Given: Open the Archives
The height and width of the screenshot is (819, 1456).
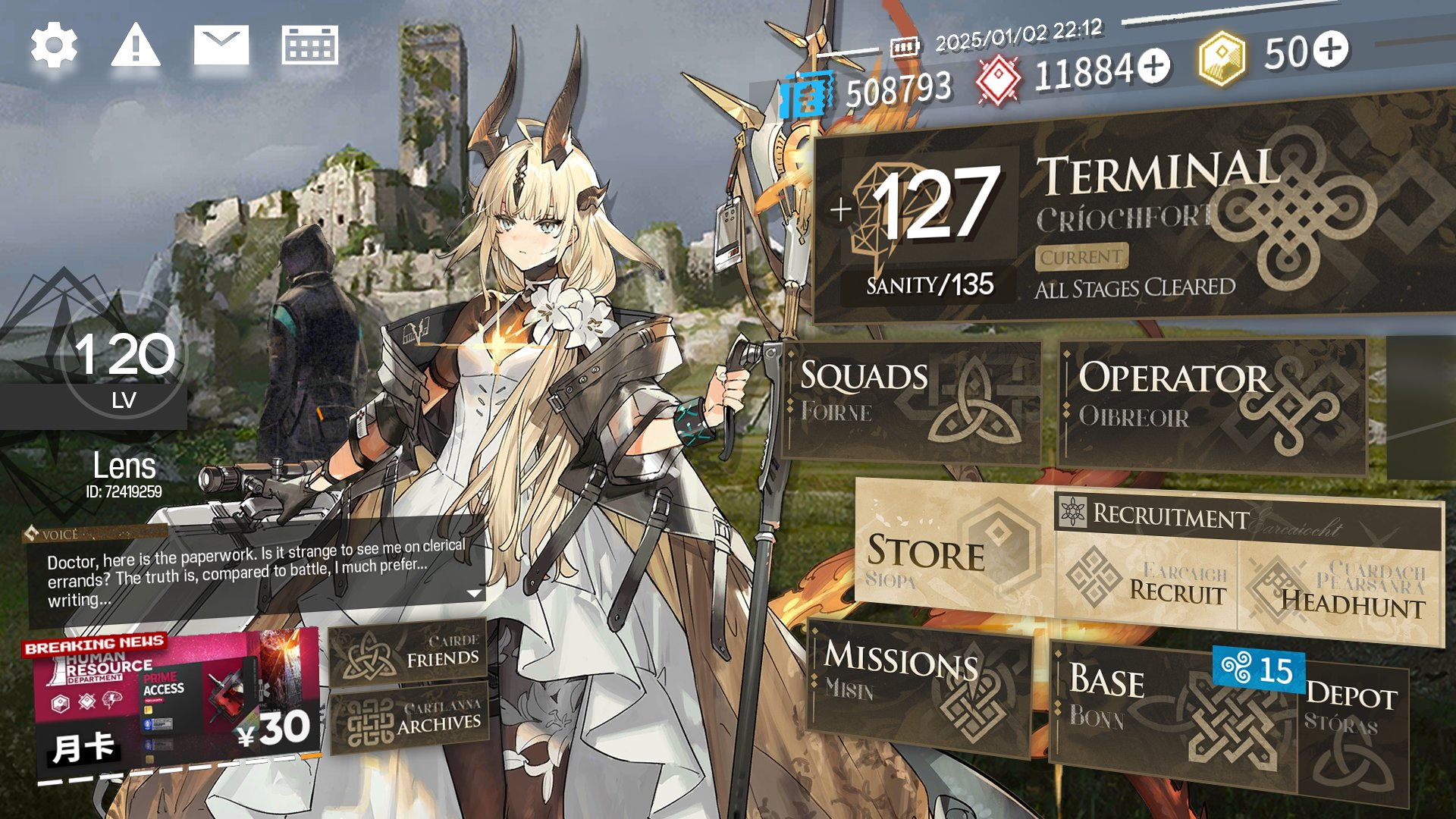Looking at the screenshot, I should point(409,720).
